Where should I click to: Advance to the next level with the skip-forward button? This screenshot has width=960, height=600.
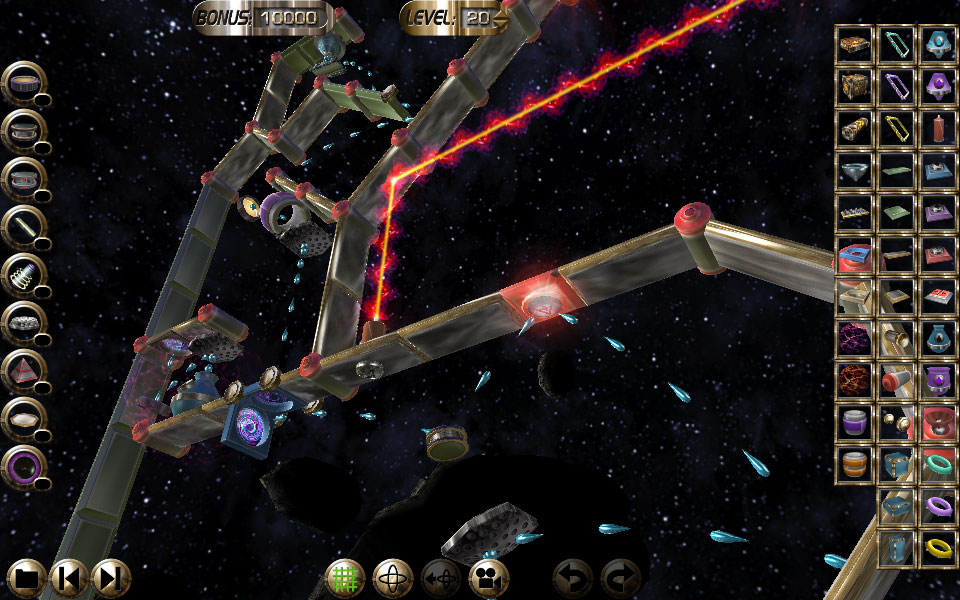111,577
